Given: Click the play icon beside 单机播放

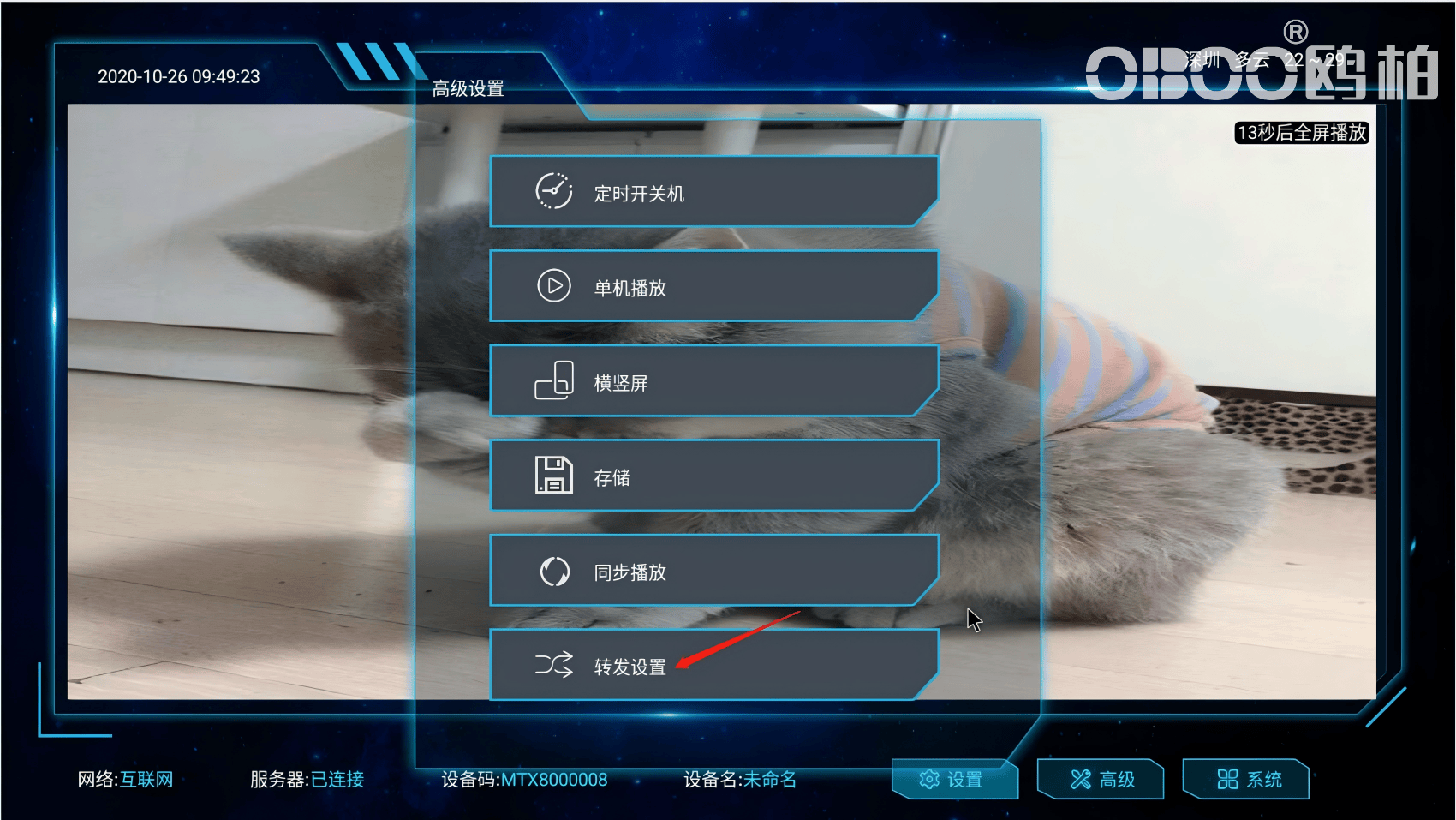Looking at the screenshot, I should [553, 285].
